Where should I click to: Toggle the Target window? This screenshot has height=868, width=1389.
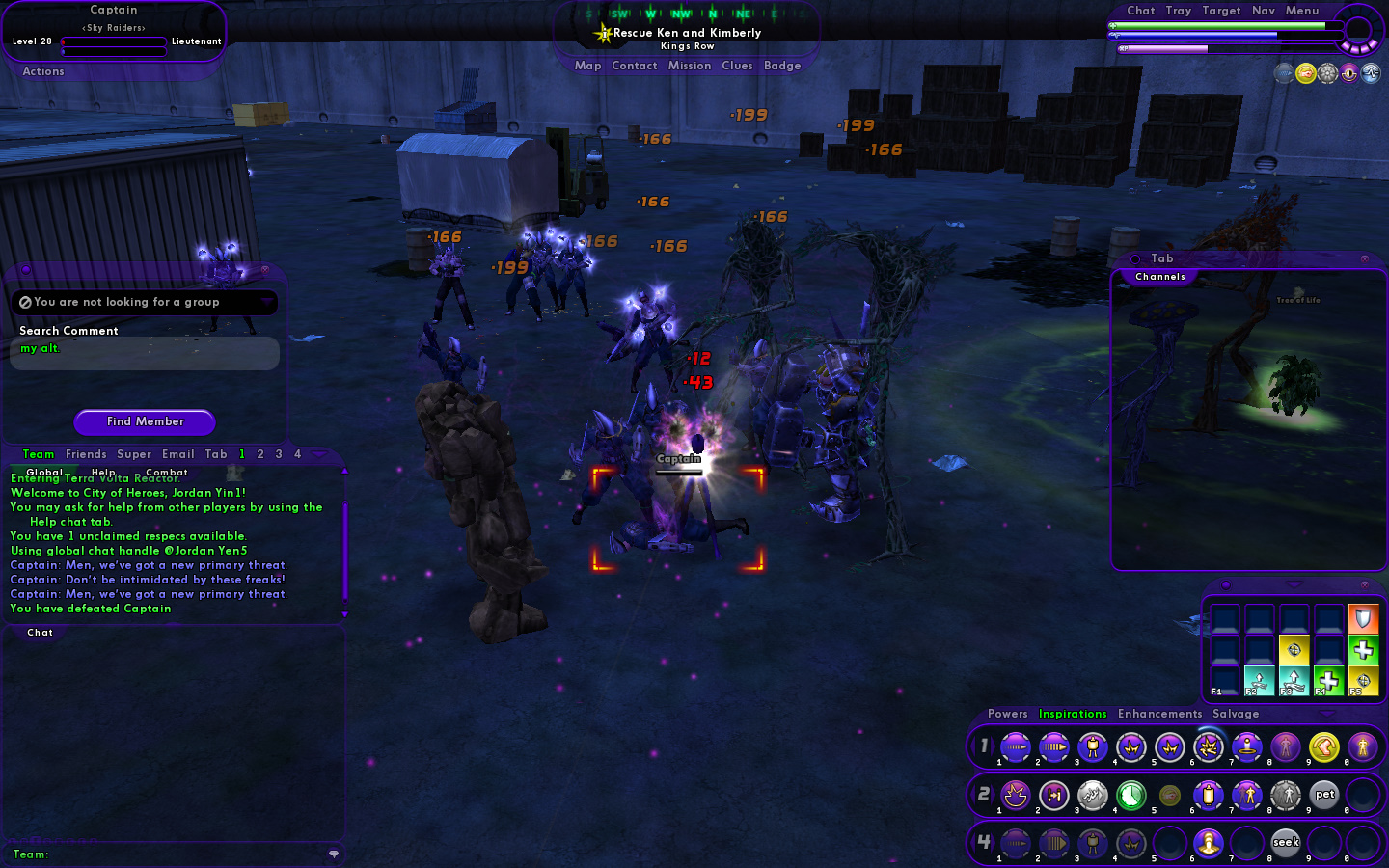(x=1221, y=11)
